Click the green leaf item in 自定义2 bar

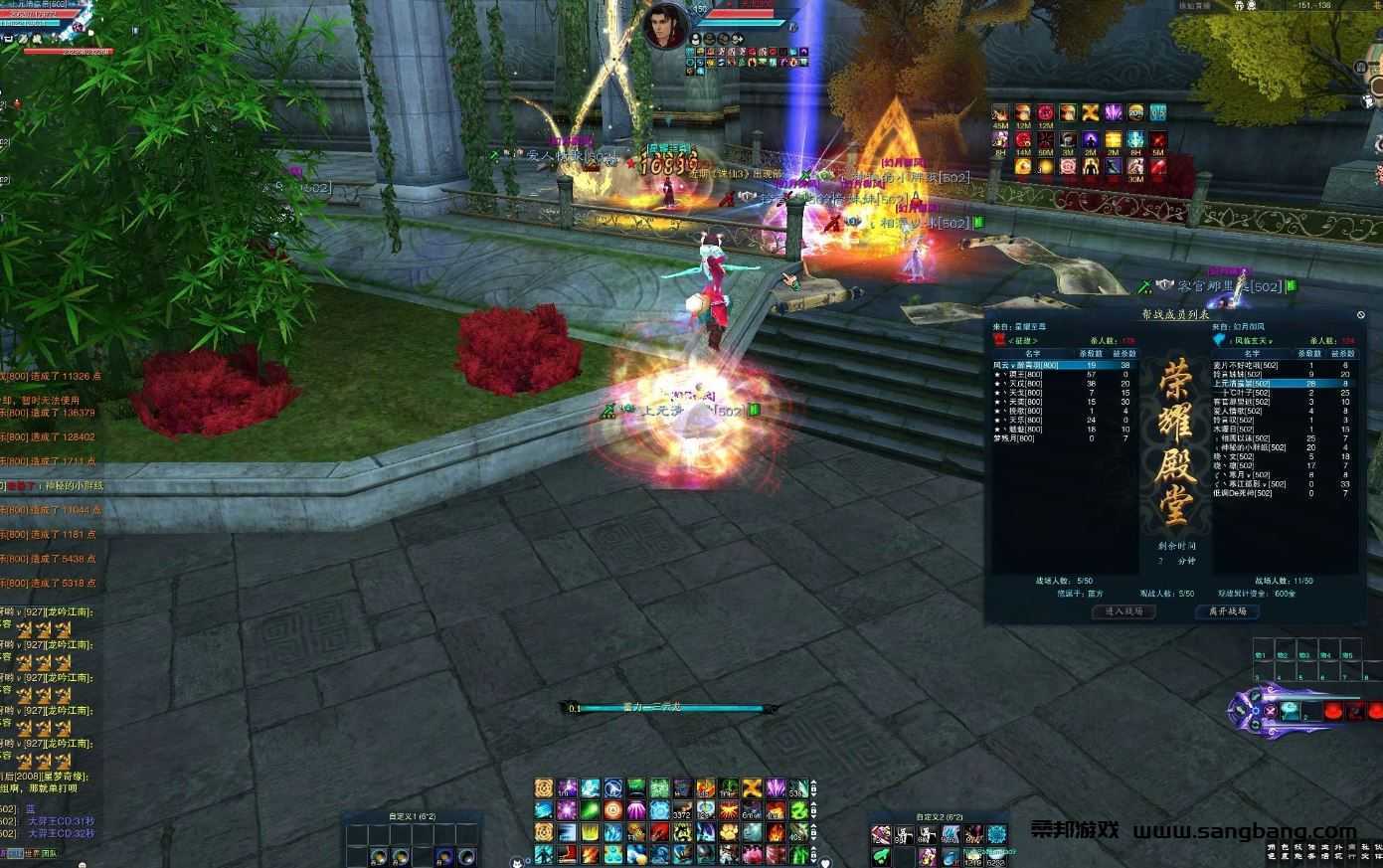(882, 855)
